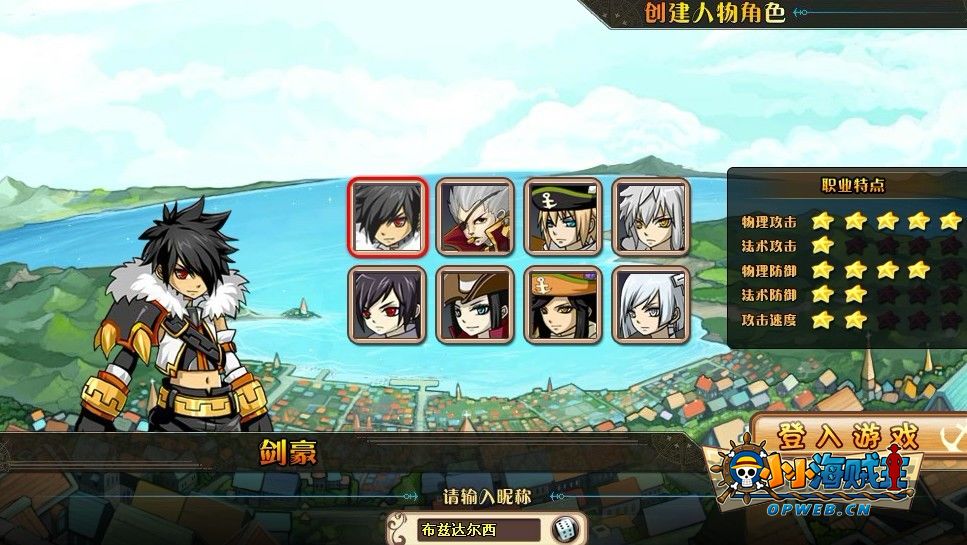
Task: Pick the blonde character in the black pirate hat
Action: coord(563,216)
